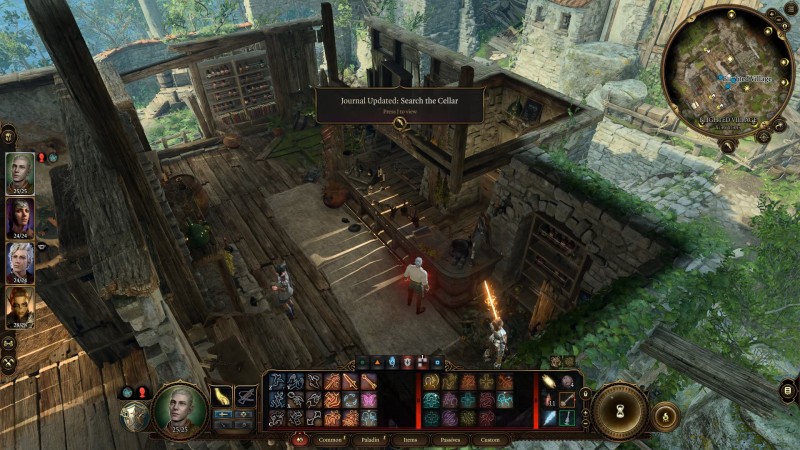Select the fourth party member portrait

click(20, 307)
